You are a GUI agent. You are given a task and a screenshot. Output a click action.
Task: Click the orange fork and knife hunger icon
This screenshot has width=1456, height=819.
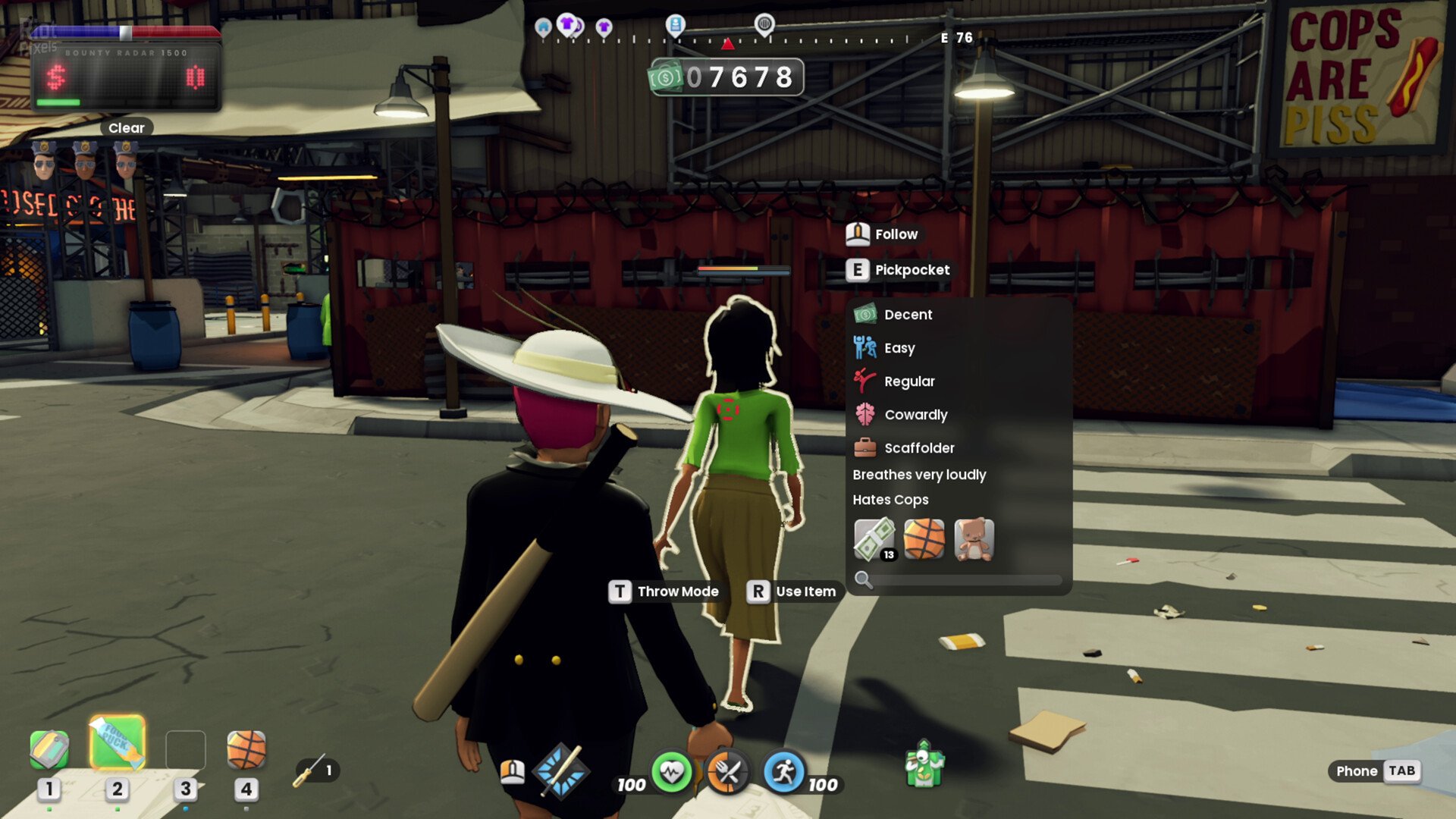[x=727, y=773]
